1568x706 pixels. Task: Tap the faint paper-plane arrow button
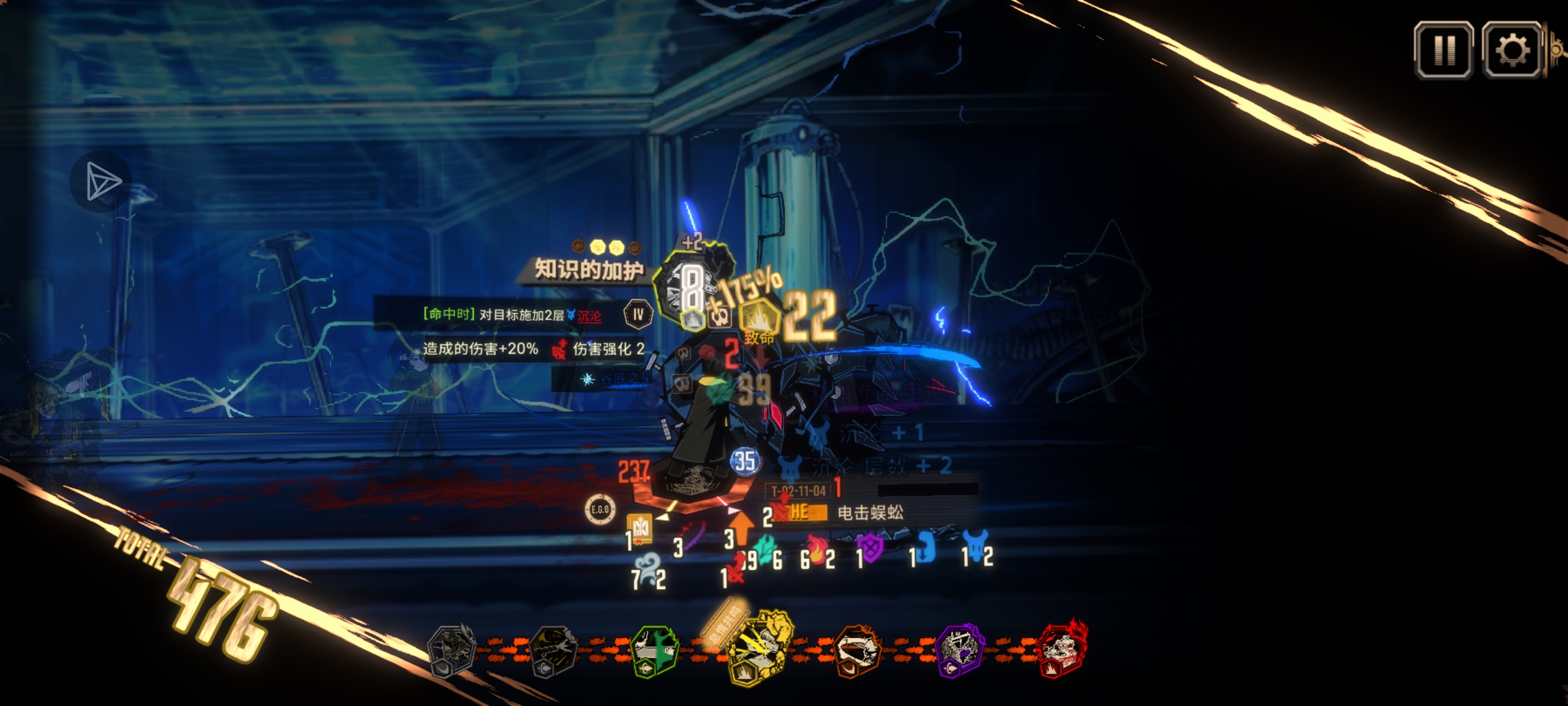[x=101, y=181]
